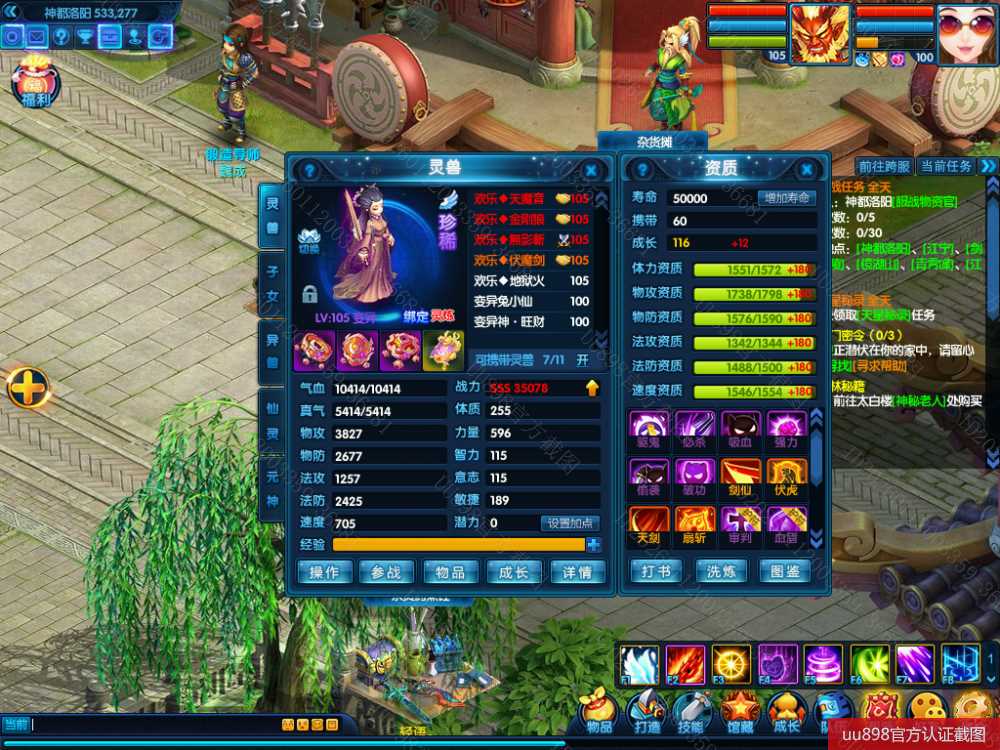This screenshot has width=1000, height=750.
Task: Click the 洗炼 refine button
Action: click(721, 572)
